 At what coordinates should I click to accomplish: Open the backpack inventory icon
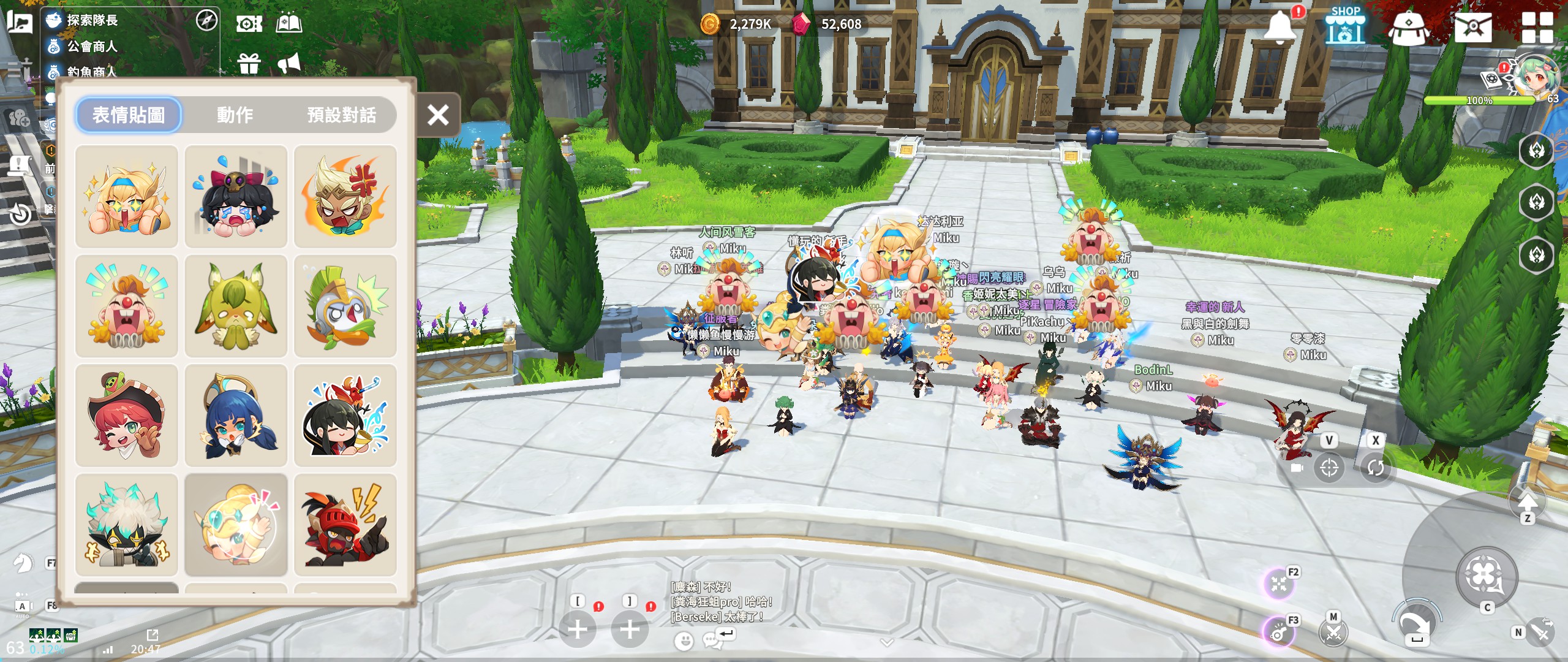coord(1408,27)
